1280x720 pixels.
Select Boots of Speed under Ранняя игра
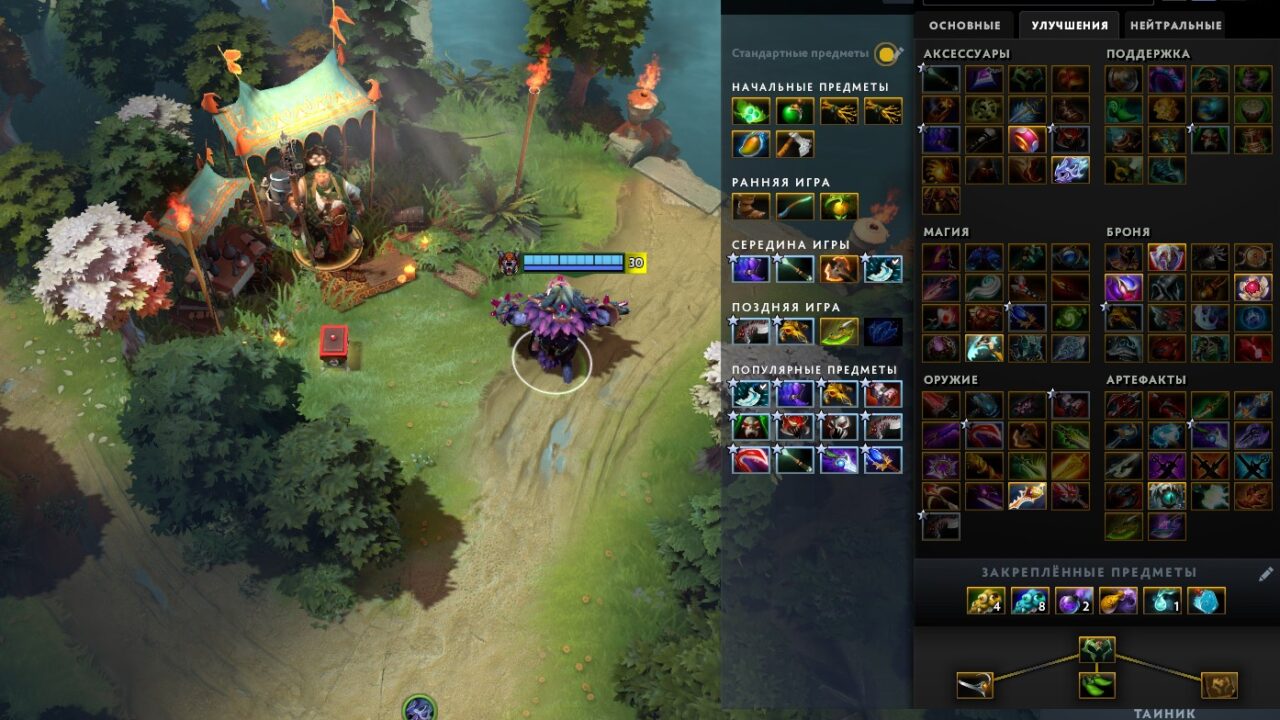pyautogui.click(x=751, y=206)
